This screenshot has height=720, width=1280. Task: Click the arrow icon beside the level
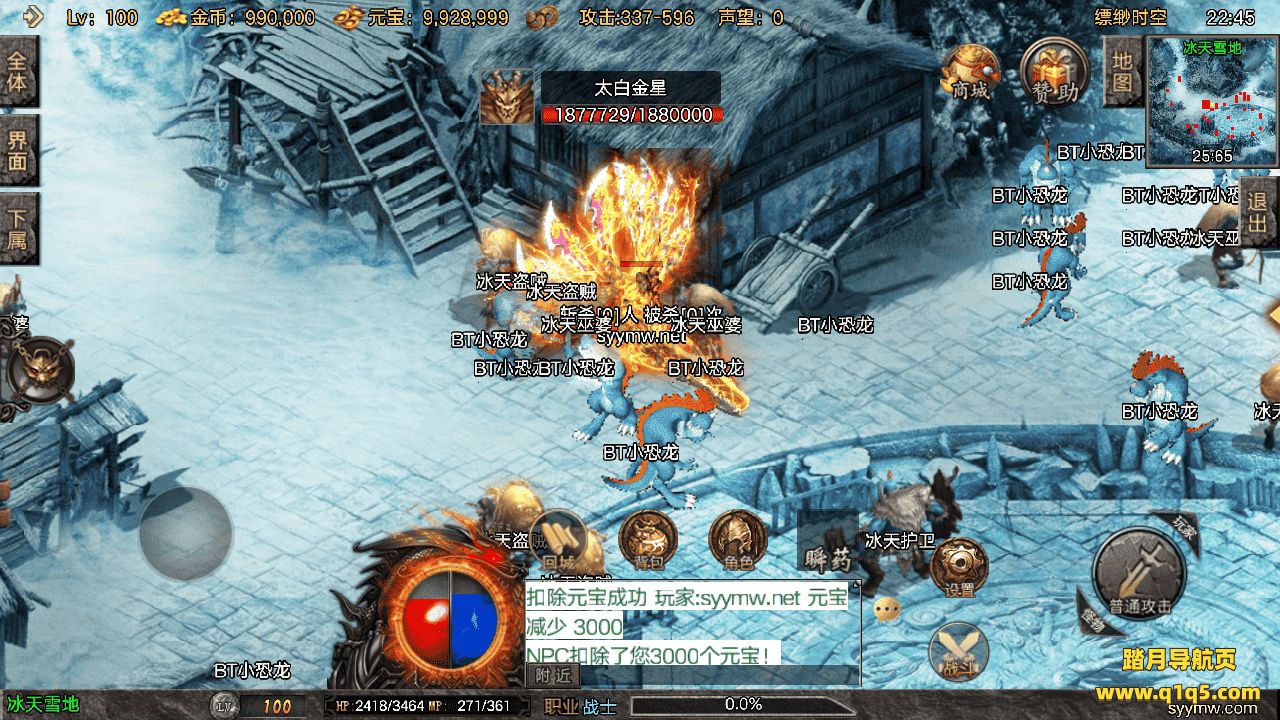point(33,16)
